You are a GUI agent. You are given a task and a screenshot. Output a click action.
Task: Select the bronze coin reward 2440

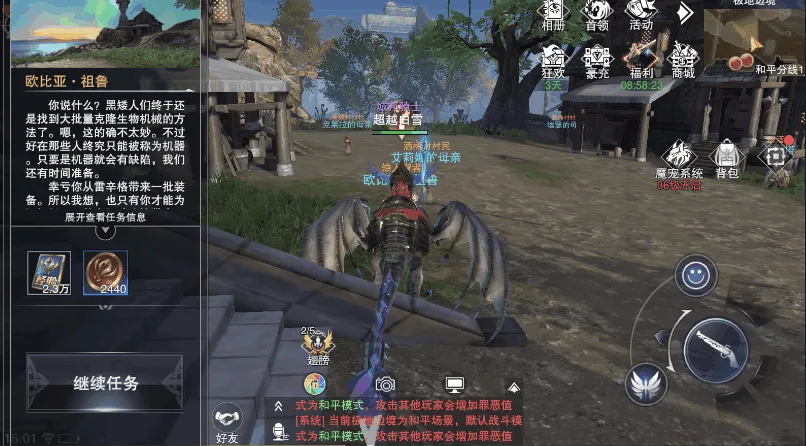[x=105, y=273]
